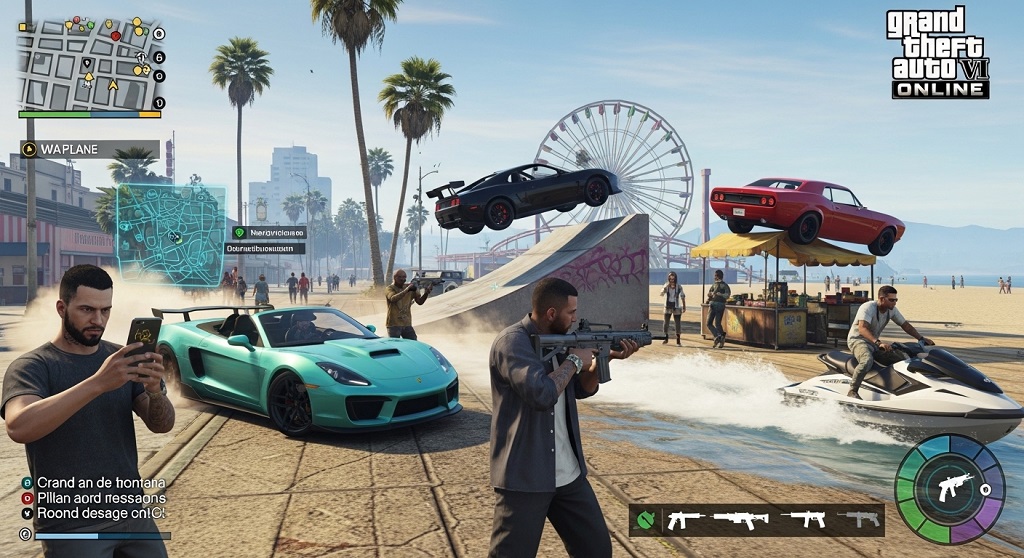Select the greyed-out gun in the weapon bar
Viewport: 1024px width, 558px height.
tap(861, 519)
